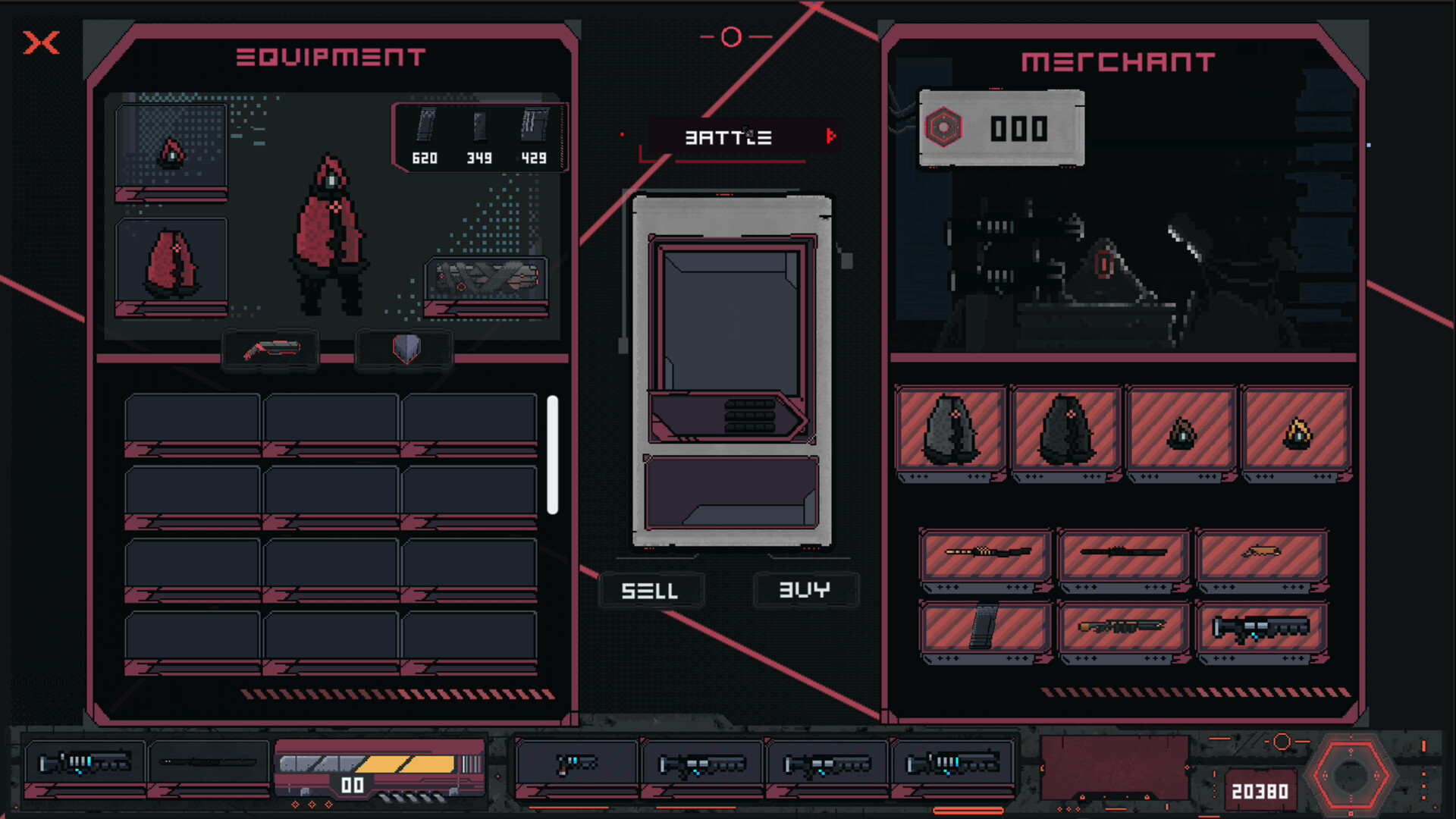The width and height of the screenshot is (1456, 819).
Task: Click the hexagonal emblem at the bottom right
Action: [1353, 775]
